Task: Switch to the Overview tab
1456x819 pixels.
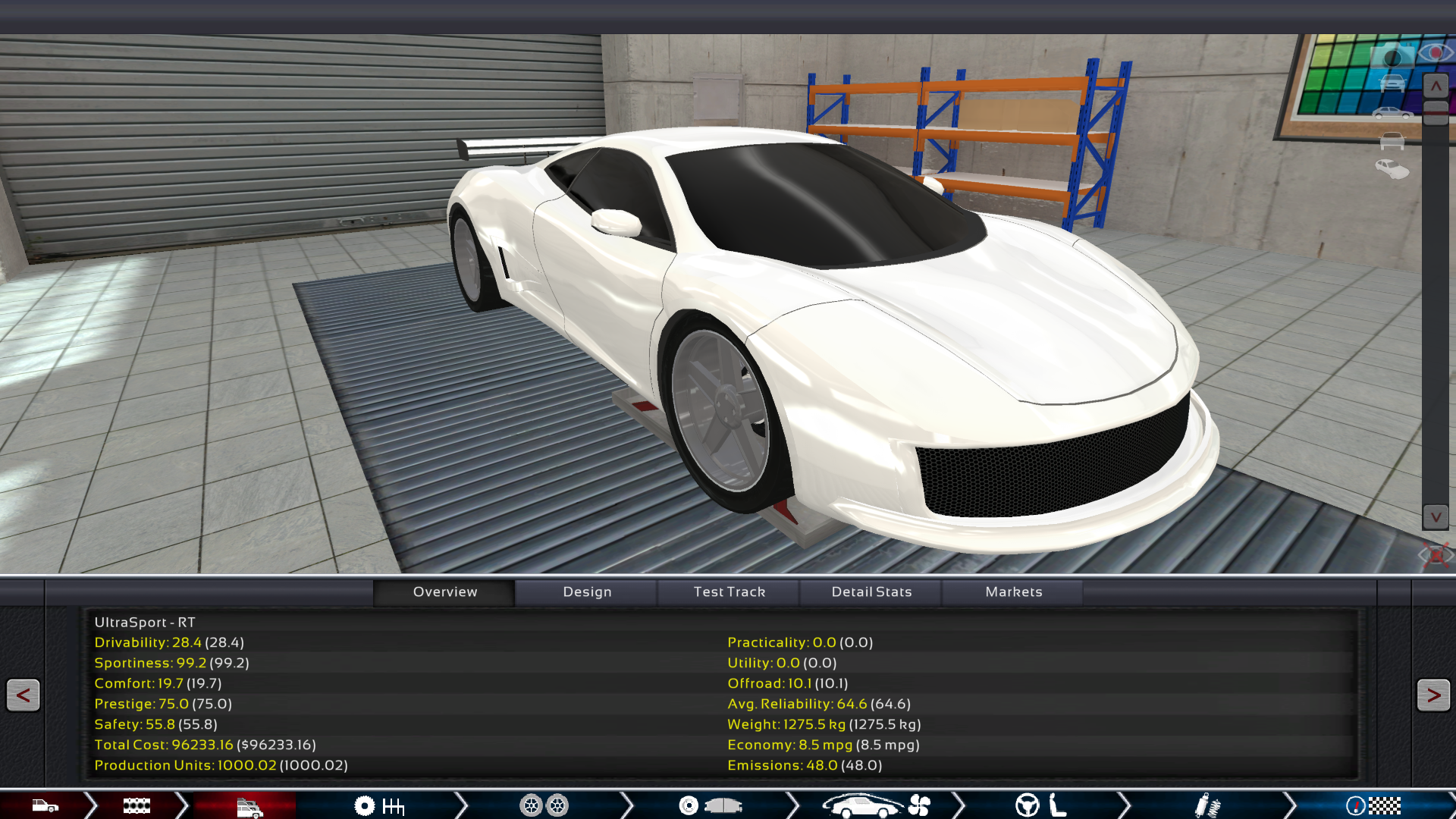Action: (x=444, y=591)
